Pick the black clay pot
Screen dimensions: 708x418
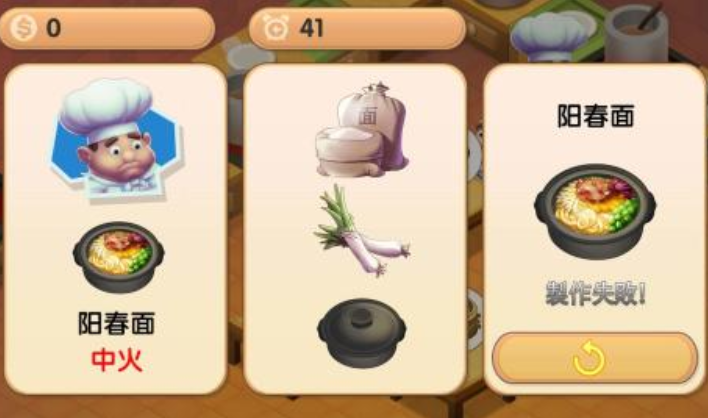(359, 331)
